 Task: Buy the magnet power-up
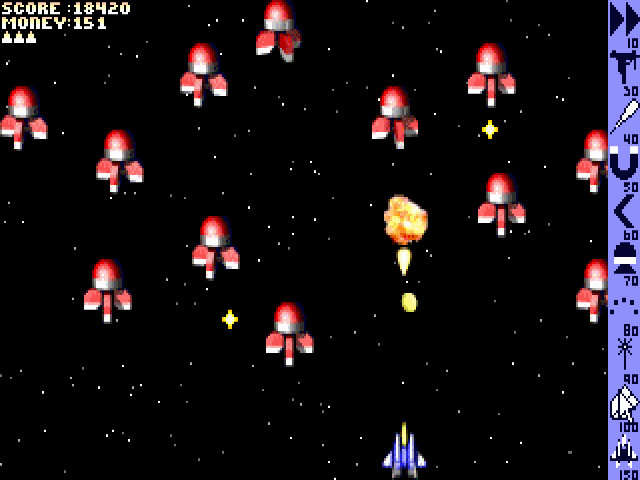click(x=624, y=162)
